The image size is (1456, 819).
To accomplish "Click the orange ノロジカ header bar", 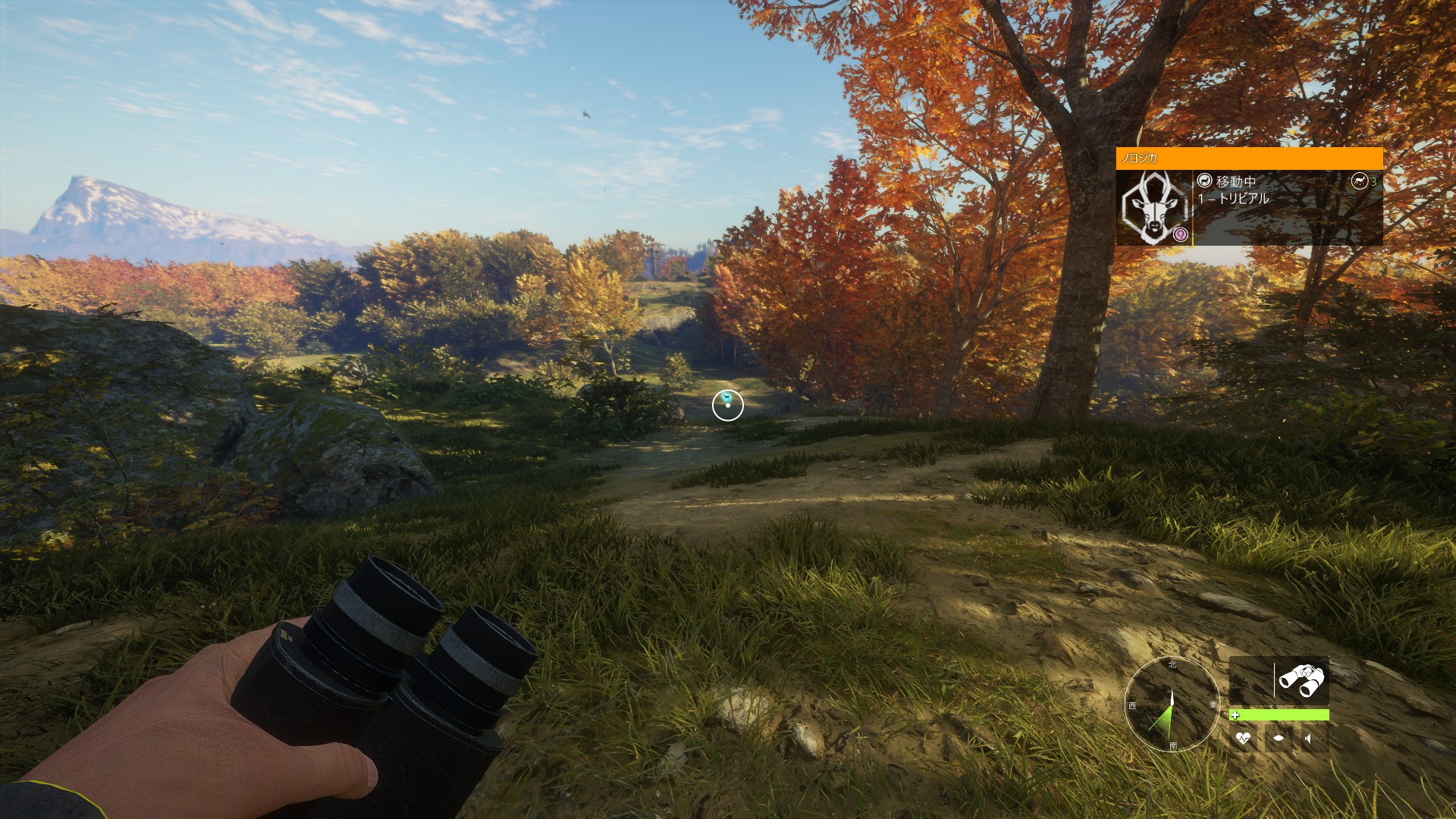I will [1248, 158].
